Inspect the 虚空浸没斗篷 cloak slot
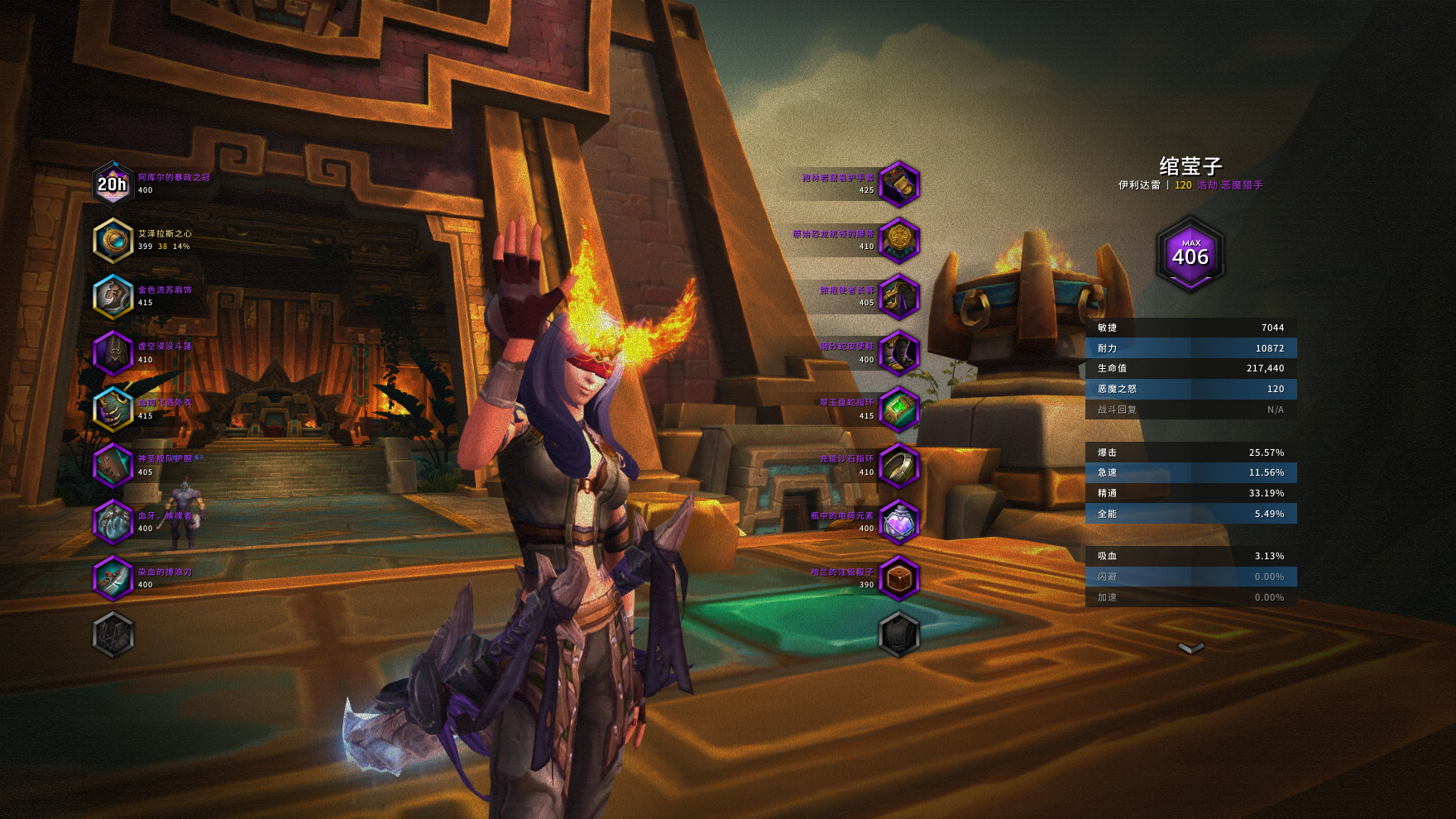The height and width of the screenshot is (819, 1456). (x=113, y=353)
